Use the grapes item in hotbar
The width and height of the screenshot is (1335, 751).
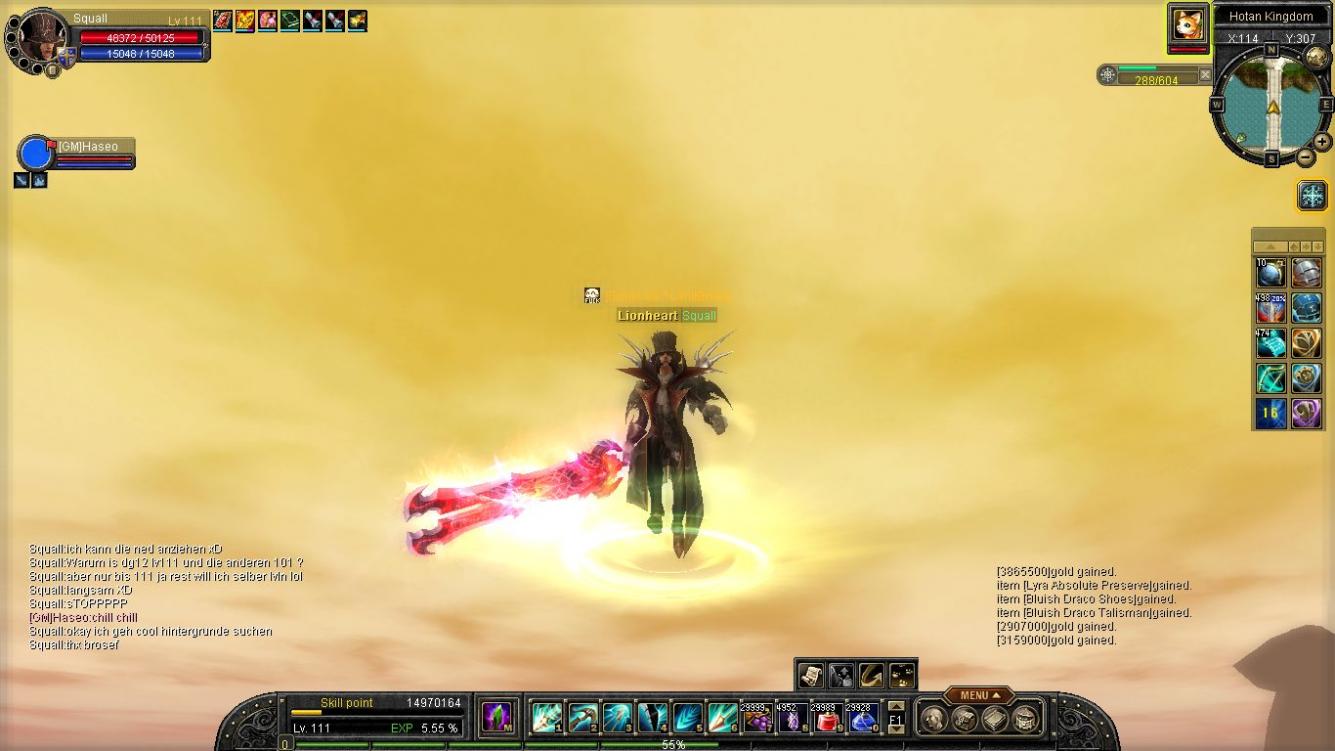click(x=757, y=717)
